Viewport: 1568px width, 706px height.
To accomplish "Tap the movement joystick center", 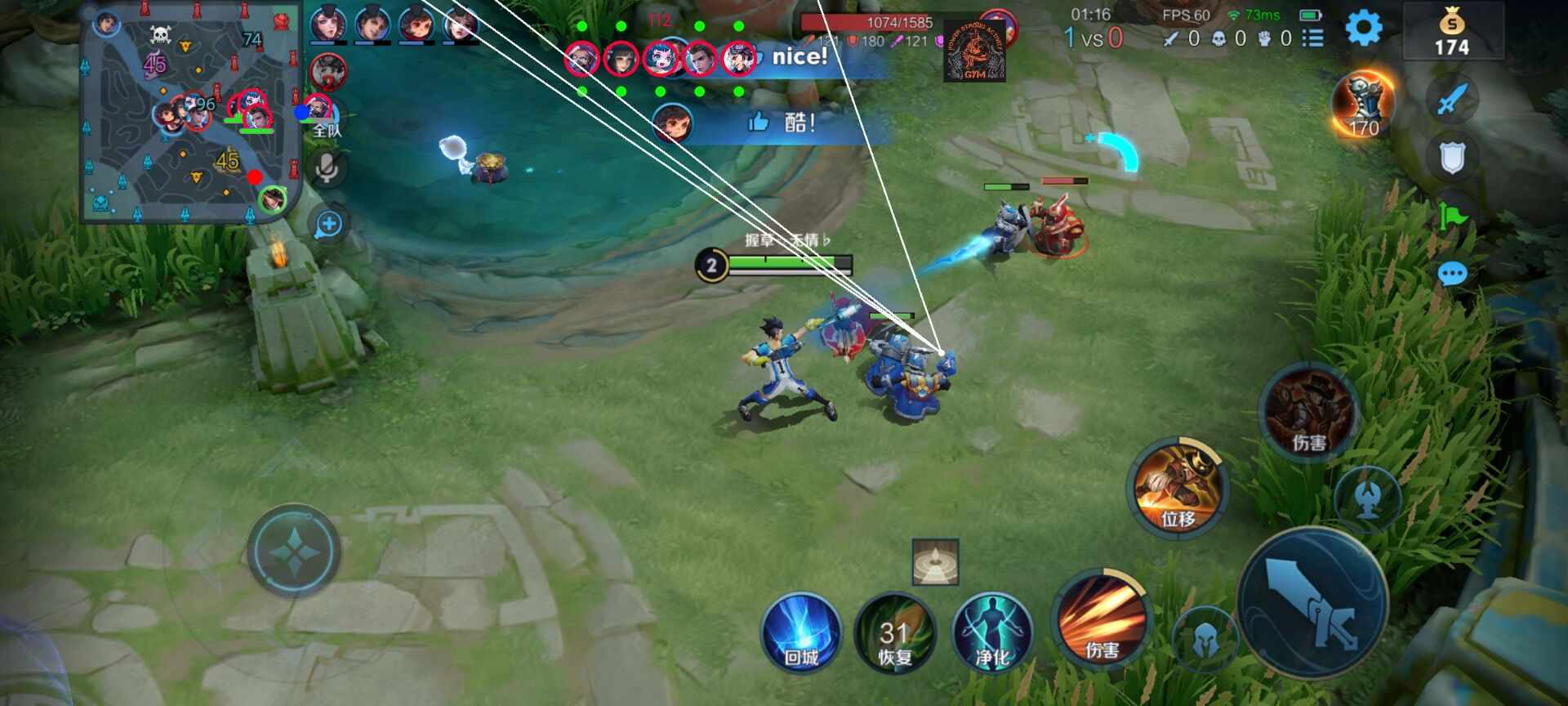I will [294, 552].
